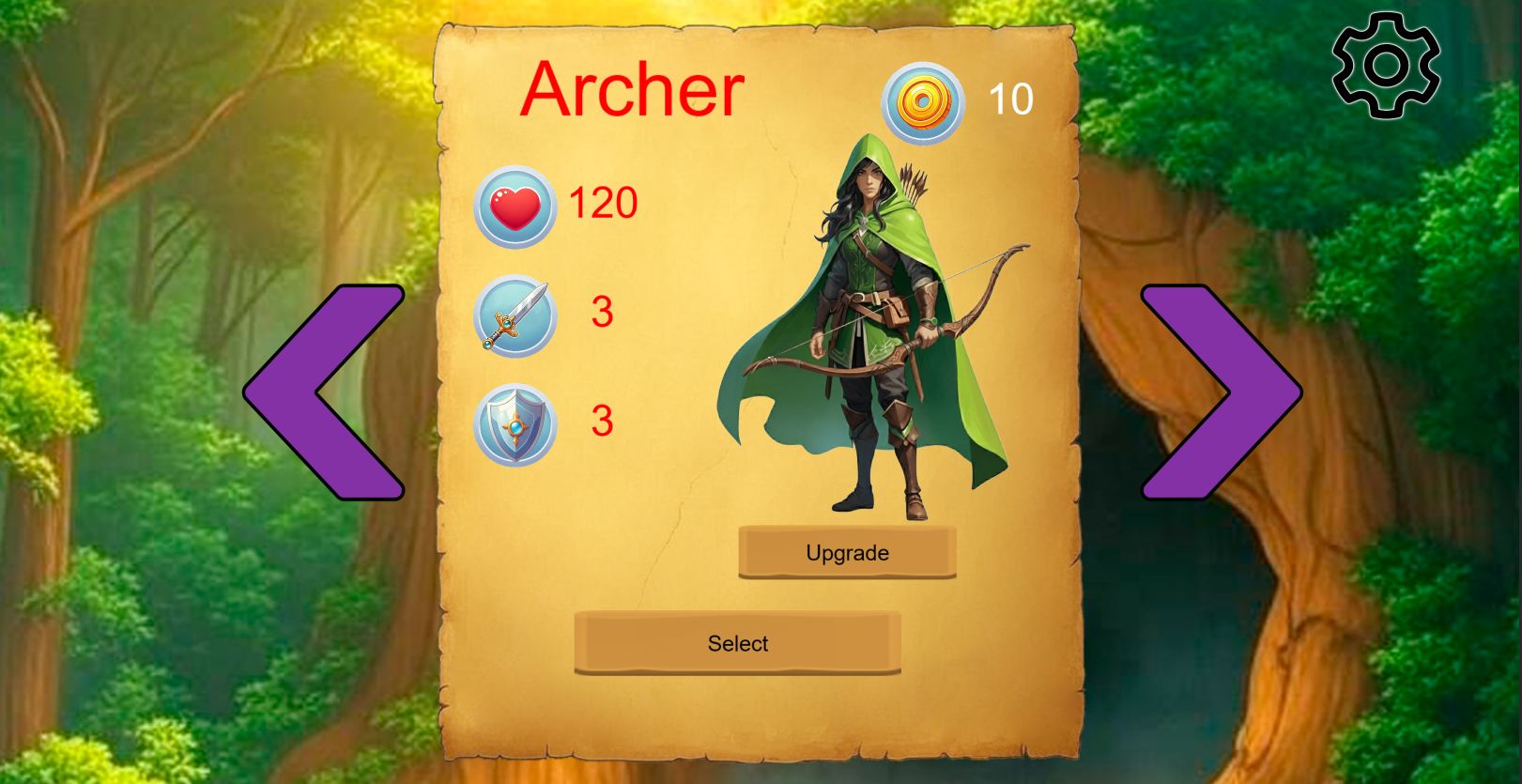Click the health value 120

(602, 203)
